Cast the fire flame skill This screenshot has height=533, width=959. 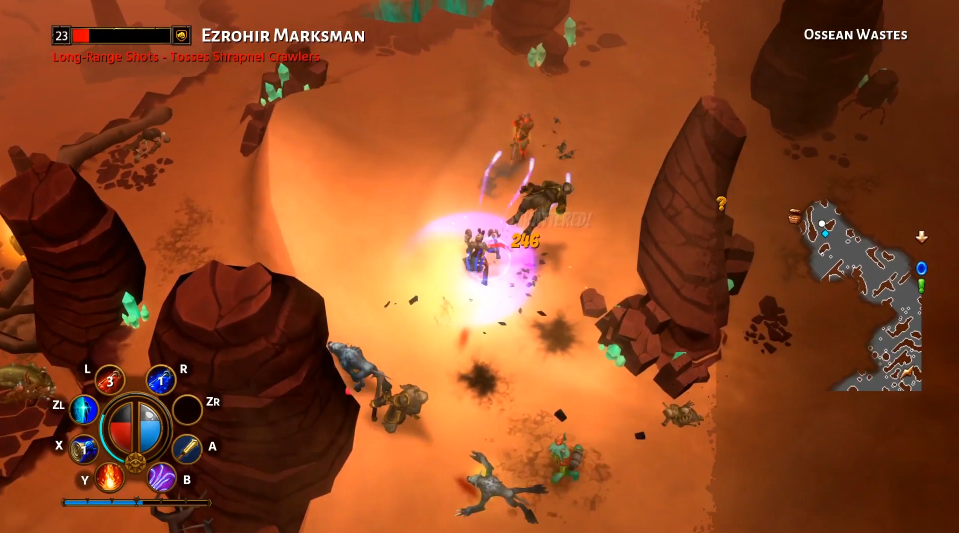(110, 476)
